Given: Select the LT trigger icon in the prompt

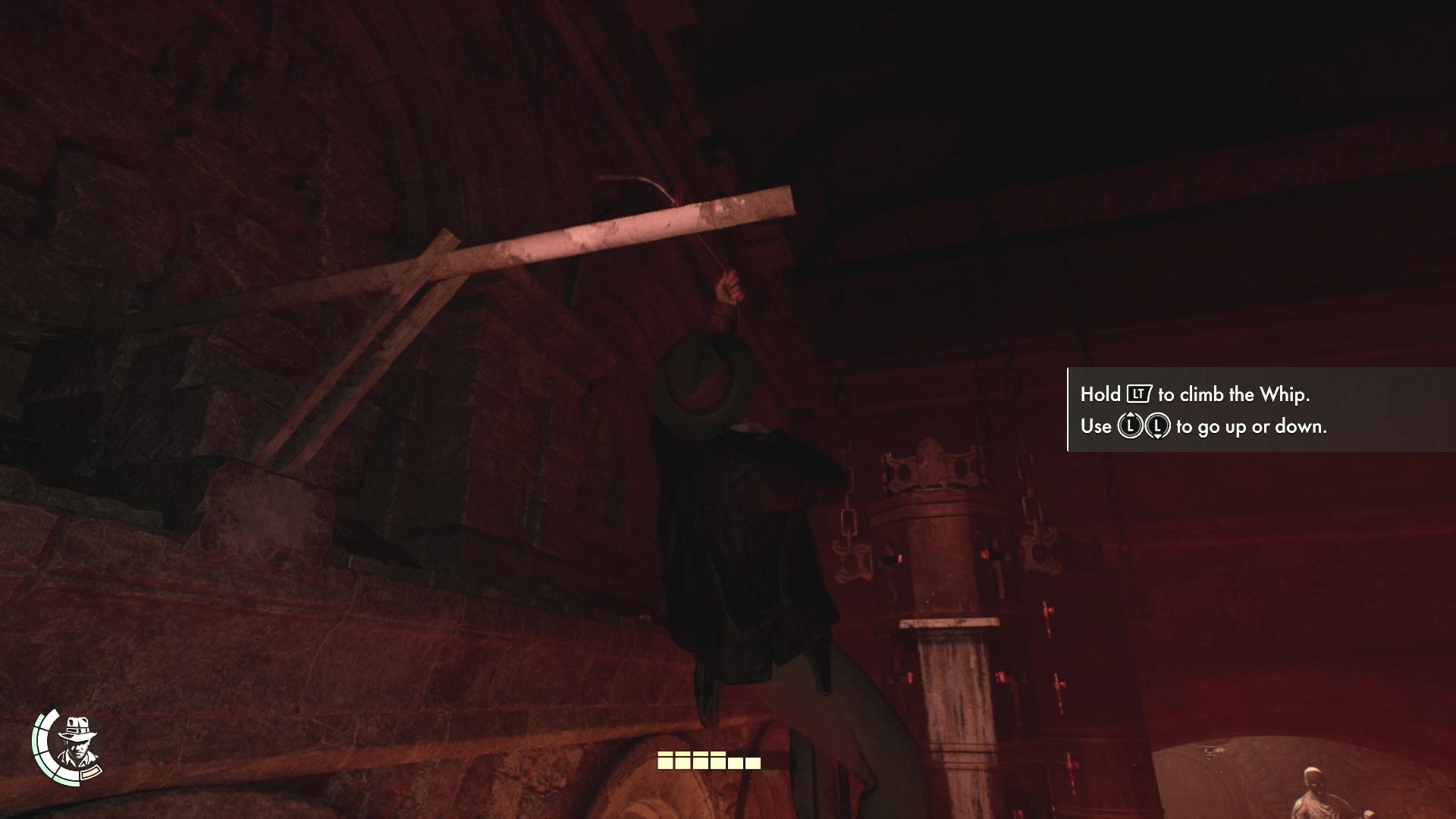Looking at the screenshot, I should (1138, 395).
